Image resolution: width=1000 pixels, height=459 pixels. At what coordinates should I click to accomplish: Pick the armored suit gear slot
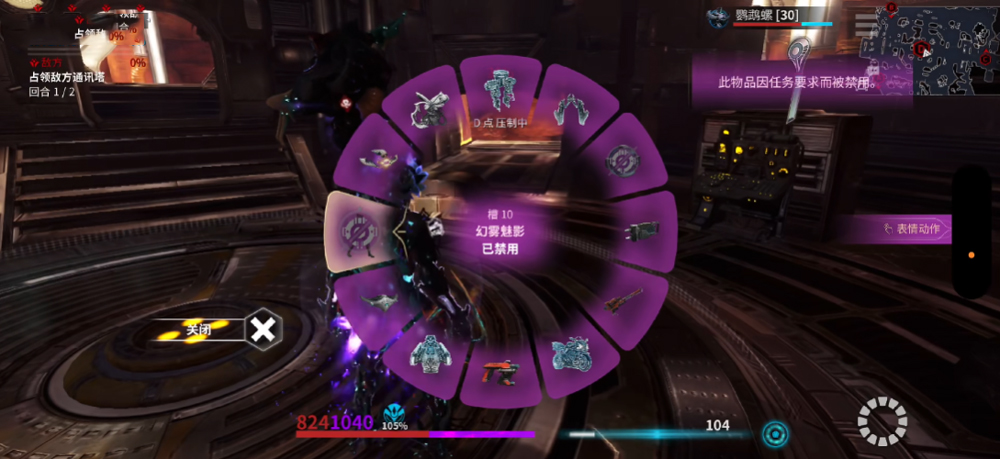(x=427, y=353)
